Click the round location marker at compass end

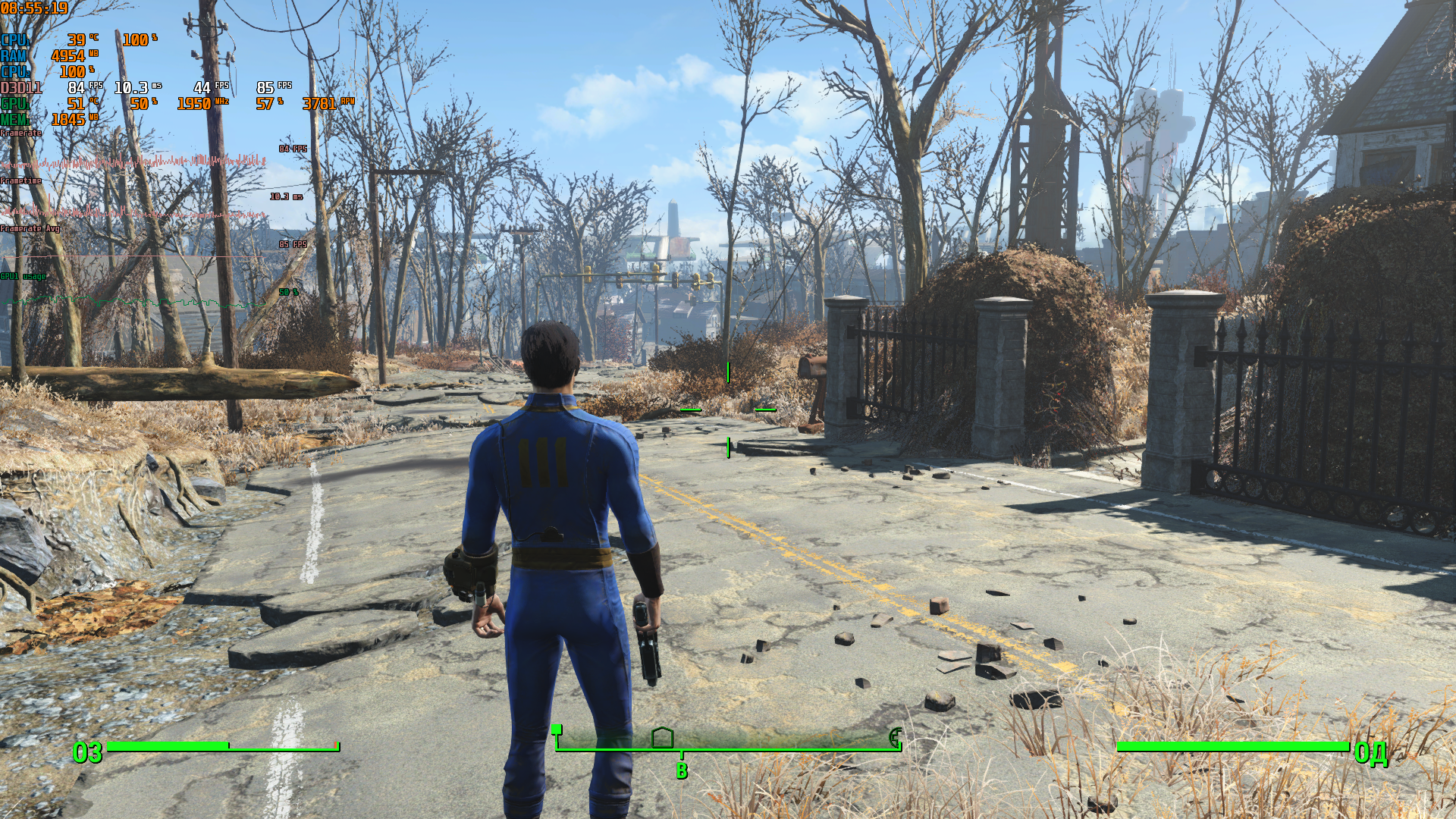(x=896, y=737)
